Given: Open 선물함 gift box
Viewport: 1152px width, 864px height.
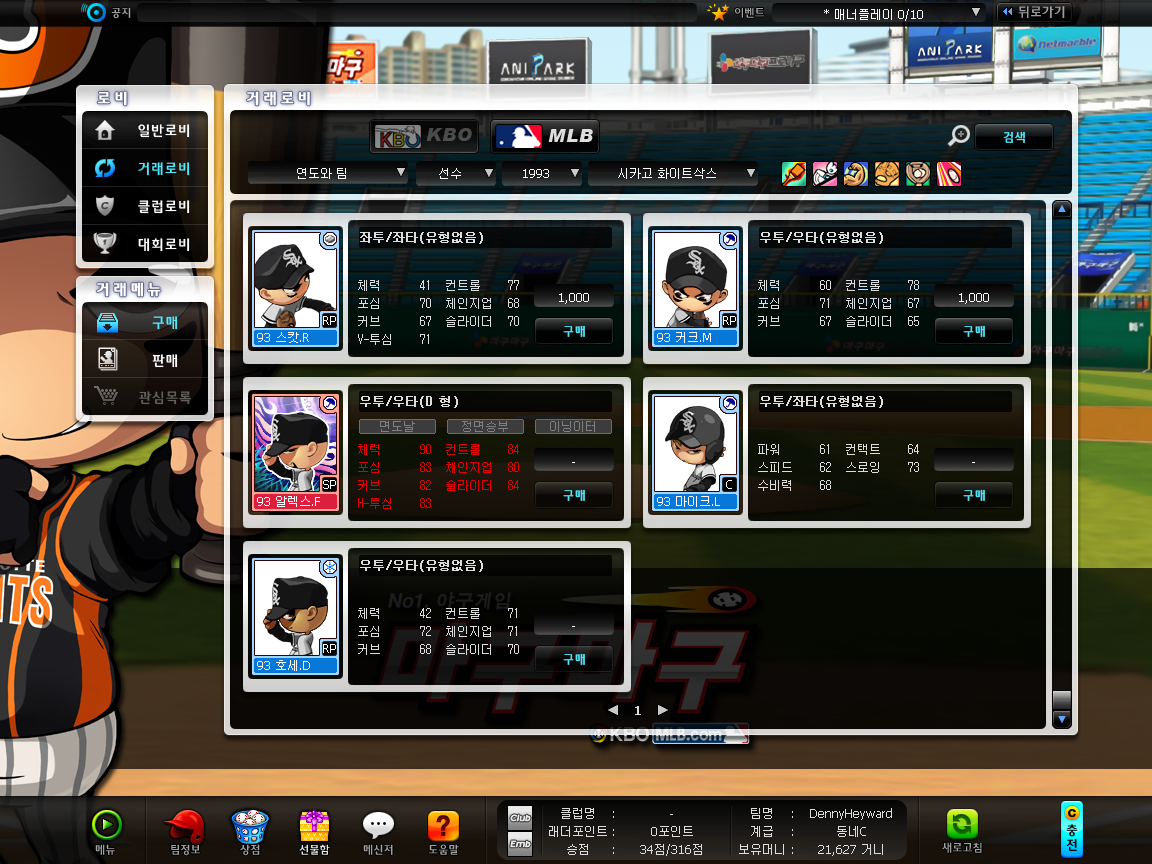Looking at the screenshot, I should (x=314, y=831).
